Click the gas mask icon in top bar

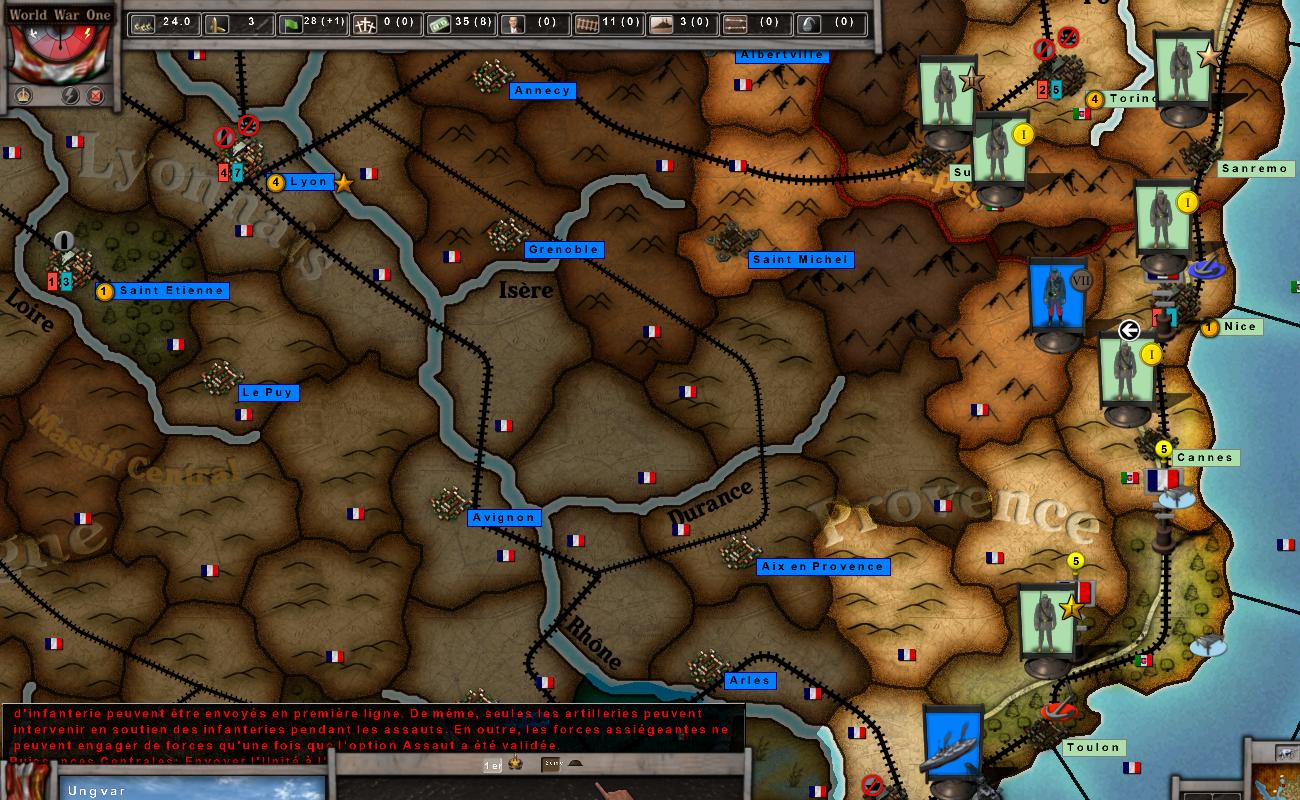click(x=809, y=22)
